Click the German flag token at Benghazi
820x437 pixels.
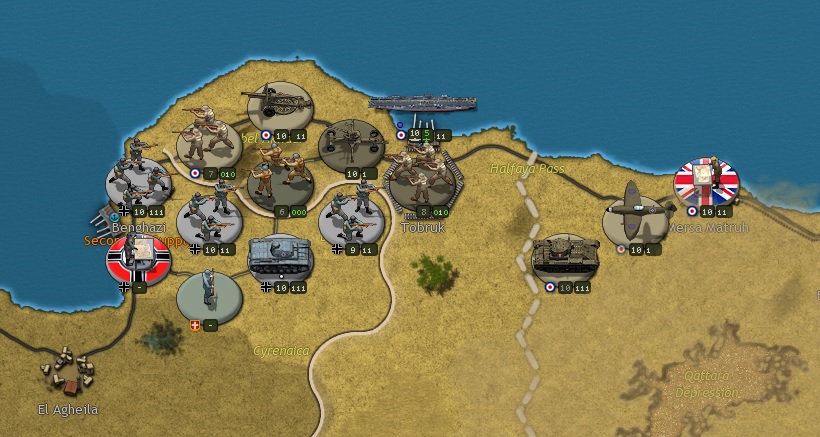[138, 258]
